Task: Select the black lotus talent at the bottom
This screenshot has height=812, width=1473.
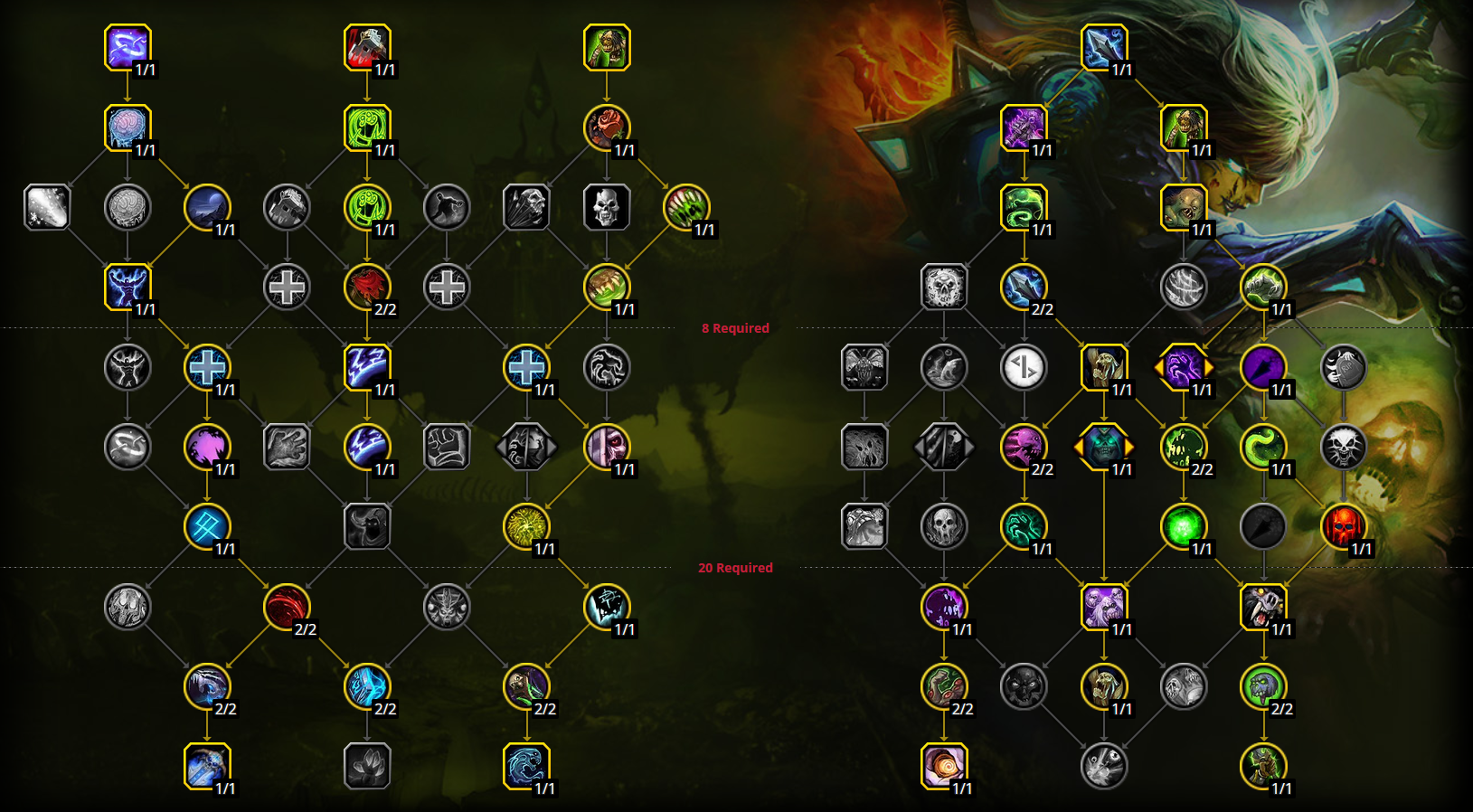Action: 369,766
